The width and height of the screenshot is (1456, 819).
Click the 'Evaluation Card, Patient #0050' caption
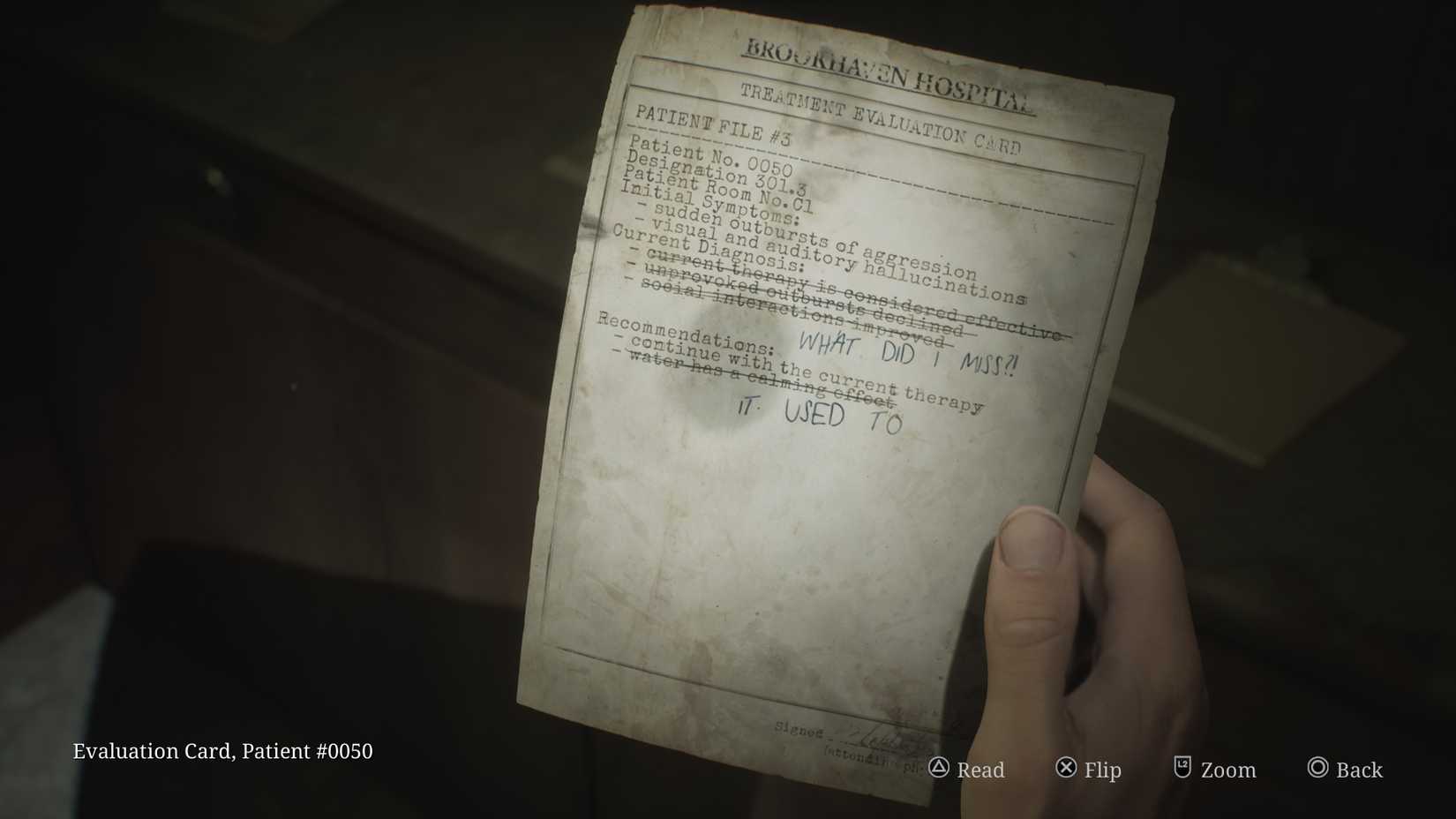tap(222, 752)
